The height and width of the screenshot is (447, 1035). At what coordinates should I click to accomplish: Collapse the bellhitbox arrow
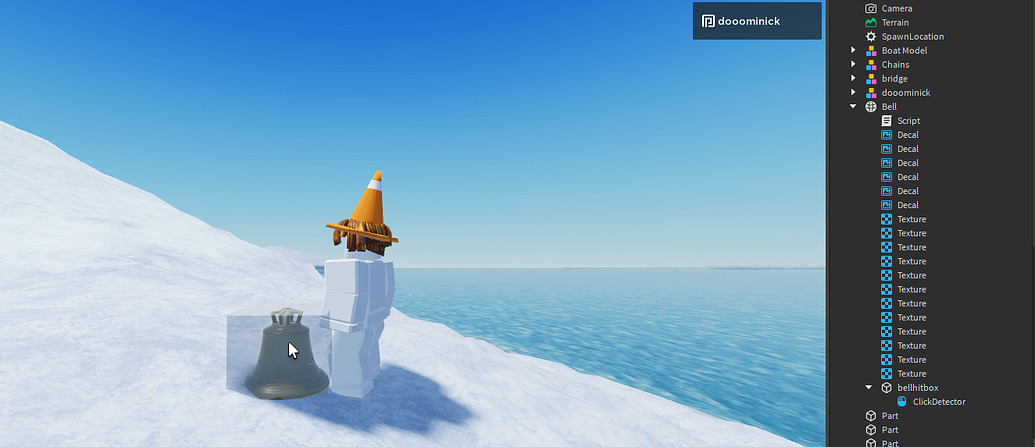click(x=869, y=387)
